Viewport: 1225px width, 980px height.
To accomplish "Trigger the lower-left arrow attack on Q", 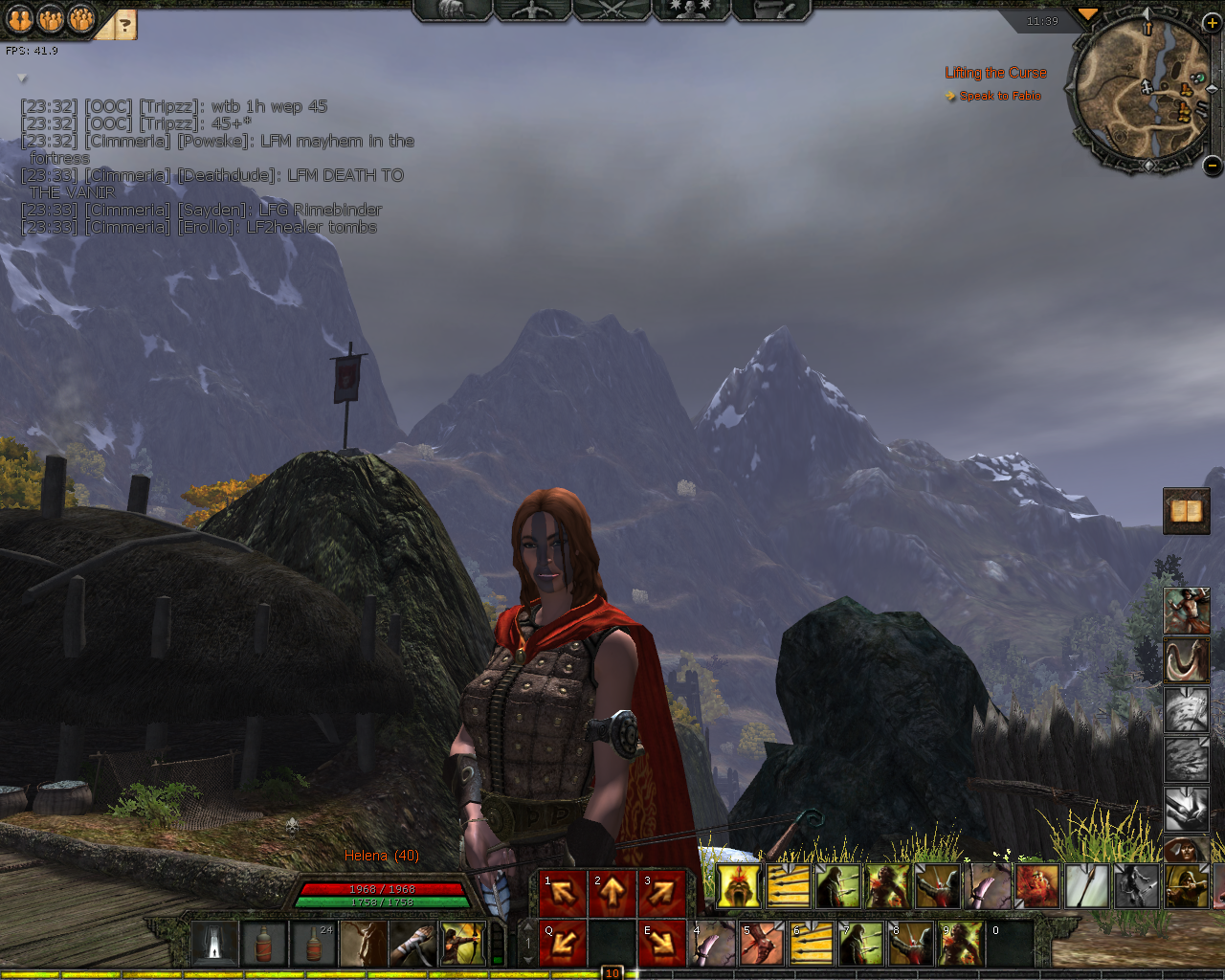I will [x=563, y=944].
